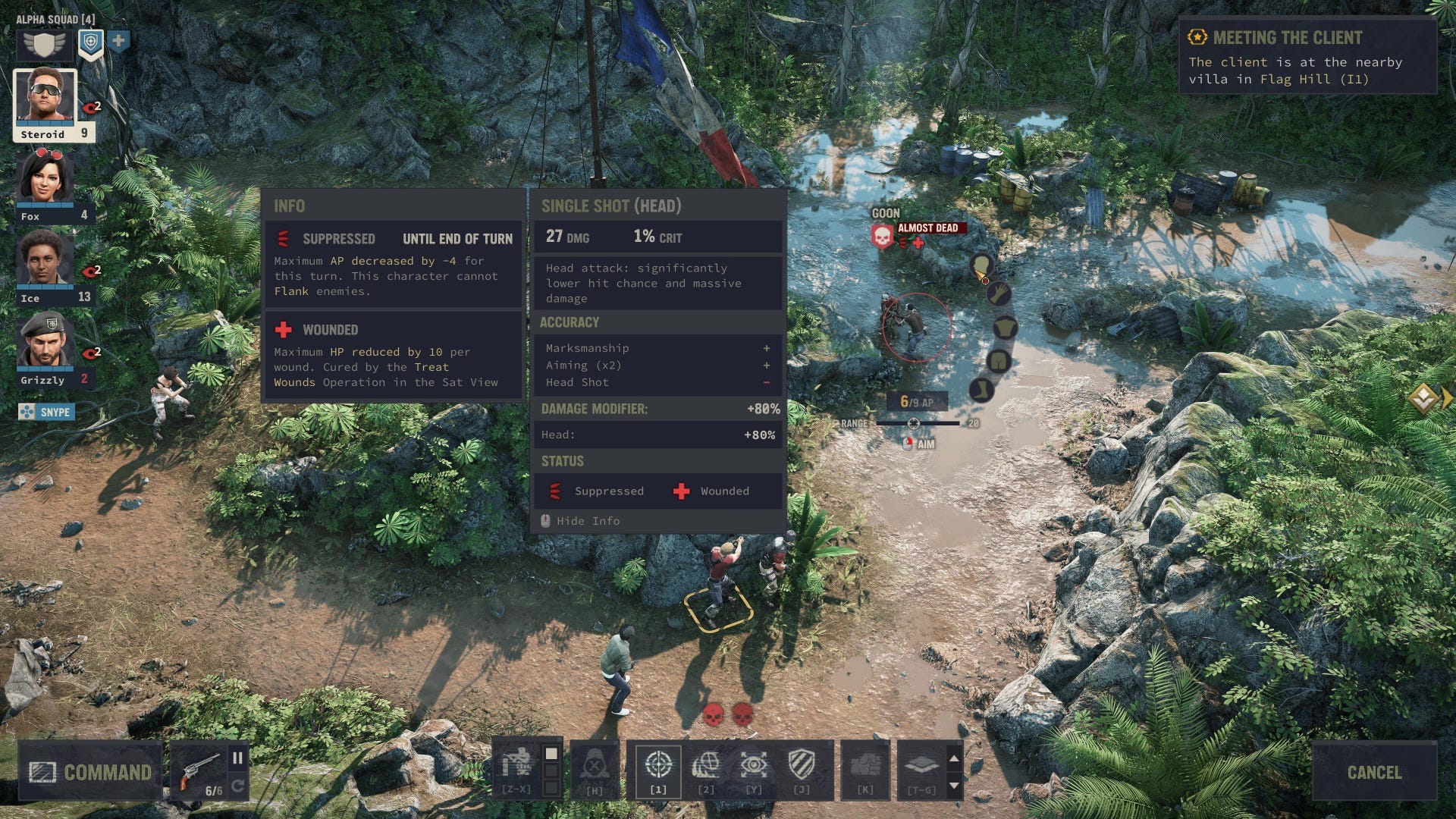Screen dimensions: 1456x819
Task: Click the winged shield squad badge
Action: (45, 44)
